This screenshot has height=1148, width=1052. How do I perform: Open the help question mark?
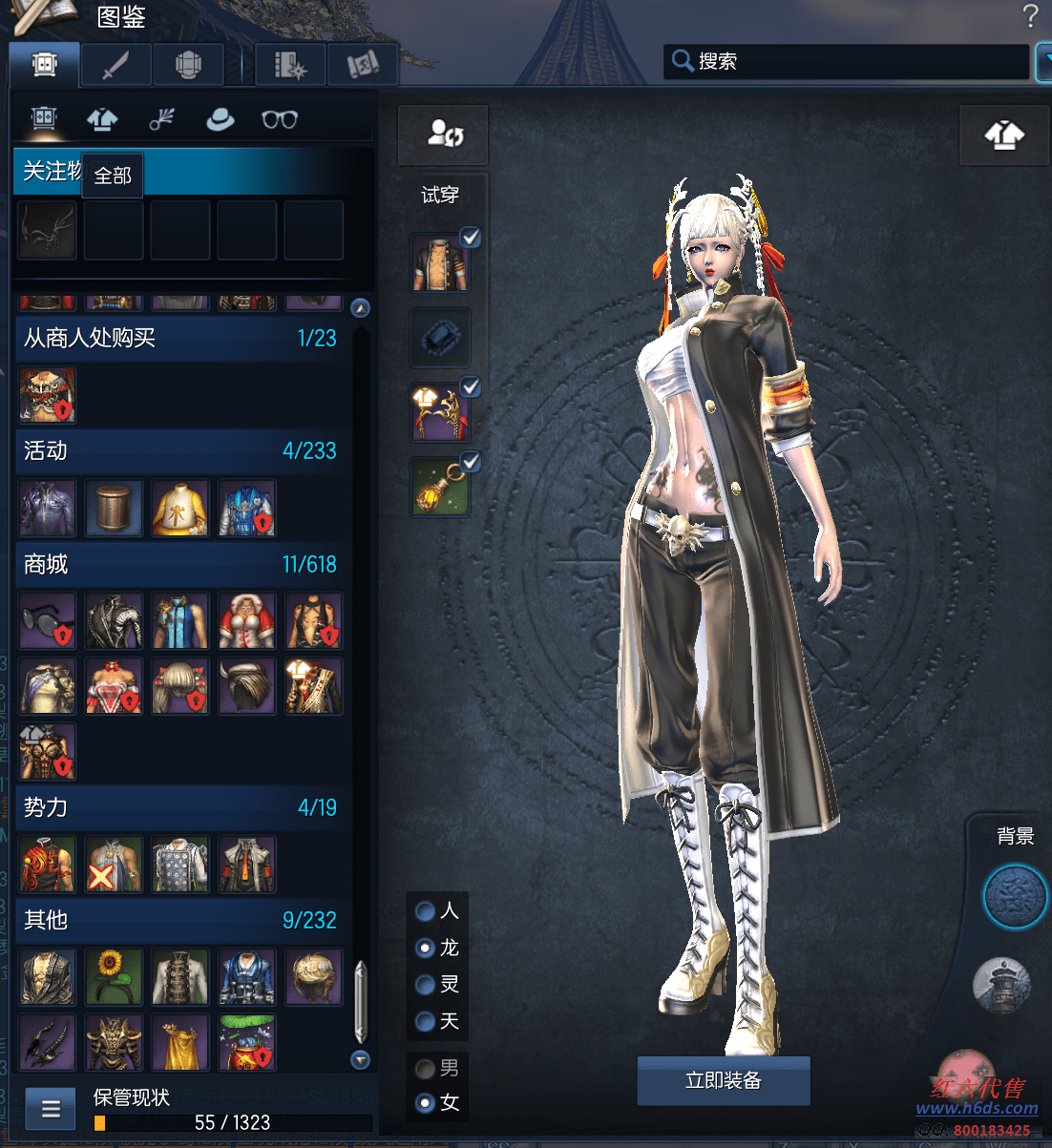(1030, 16)
